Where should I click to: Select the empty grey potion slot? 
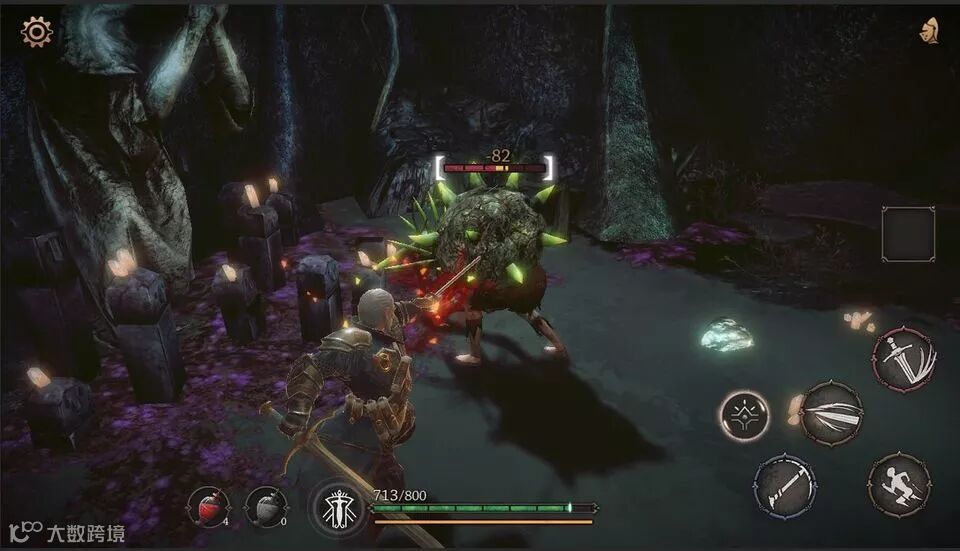pyautogui.click(x=266, y=507)
